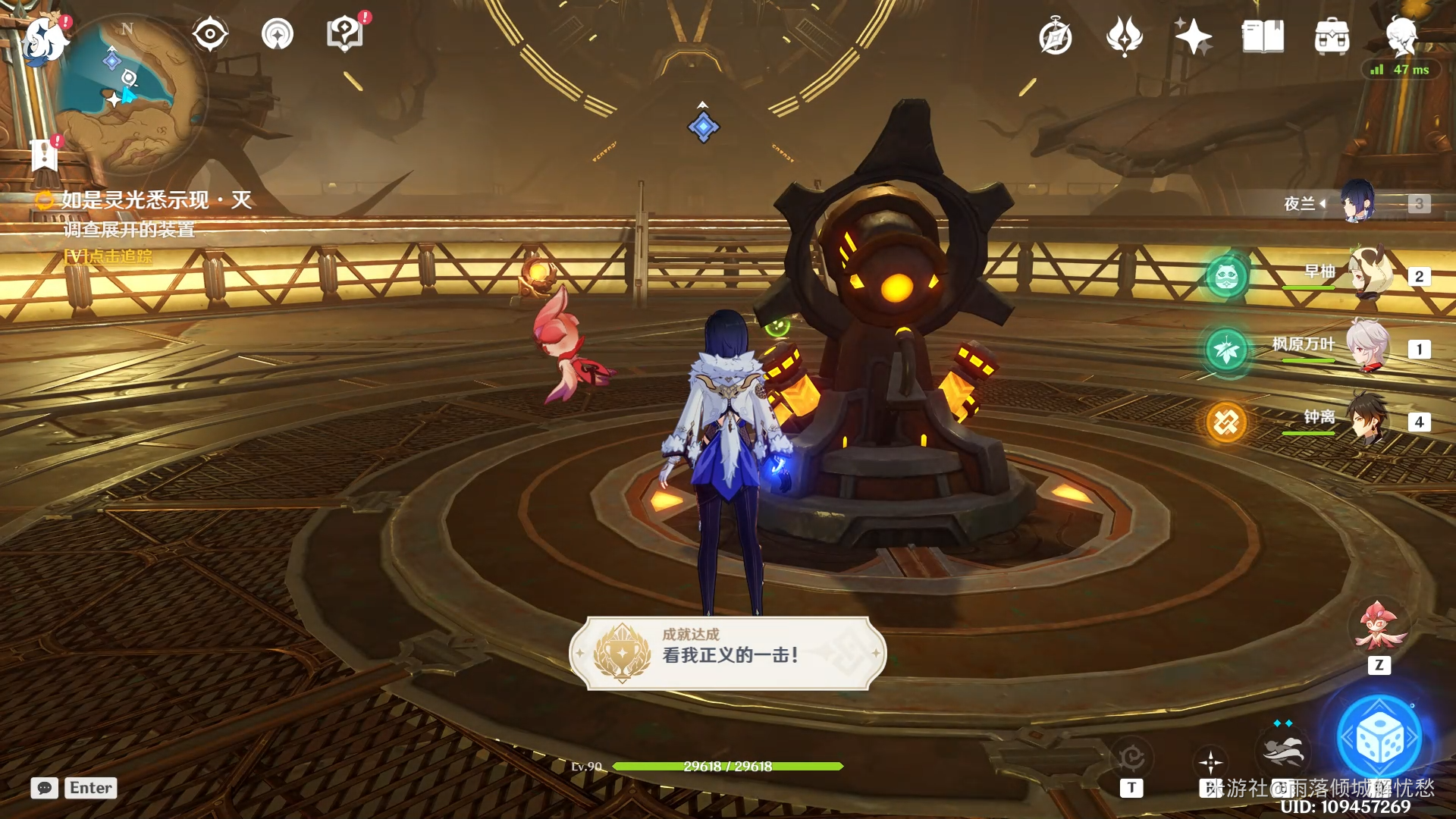The height and width of the screenshot is (819, 1456).
Task: Track the quest 如是灵光悉示现·灭
Action: [155, 200]
